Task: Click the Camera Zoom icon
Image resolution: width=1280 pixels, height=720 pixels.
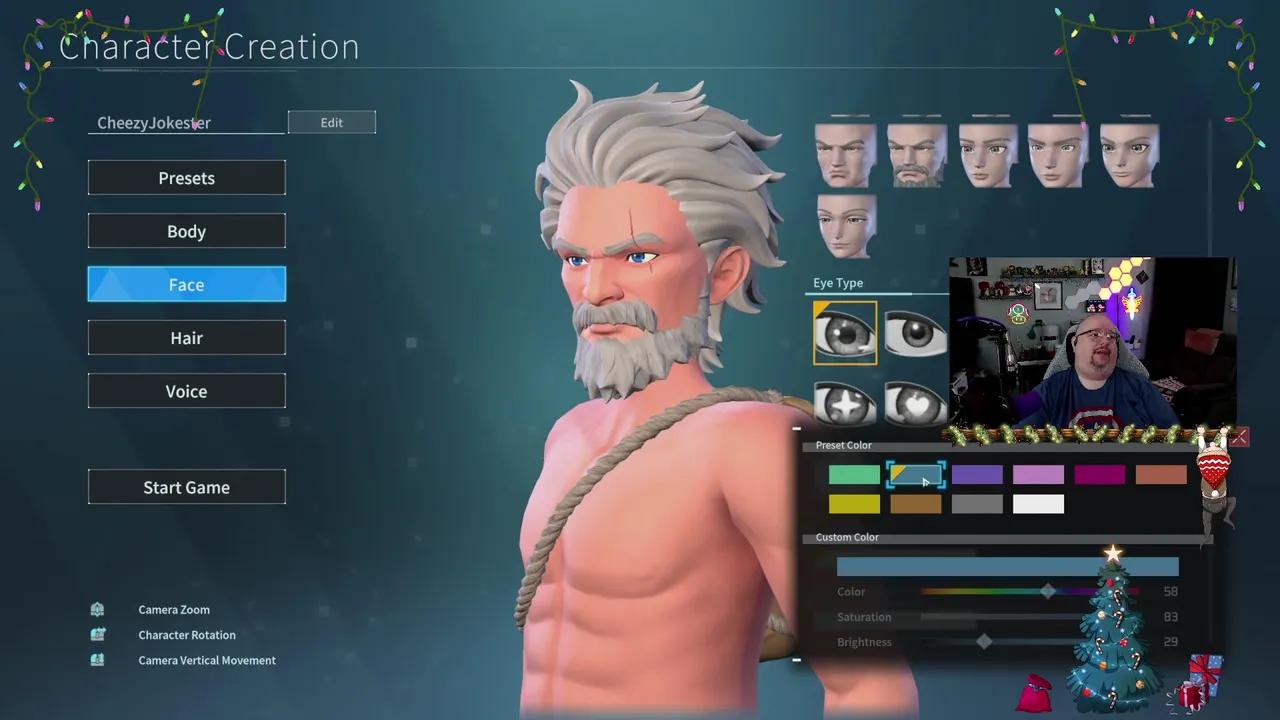Action: (x=97, y=609)
